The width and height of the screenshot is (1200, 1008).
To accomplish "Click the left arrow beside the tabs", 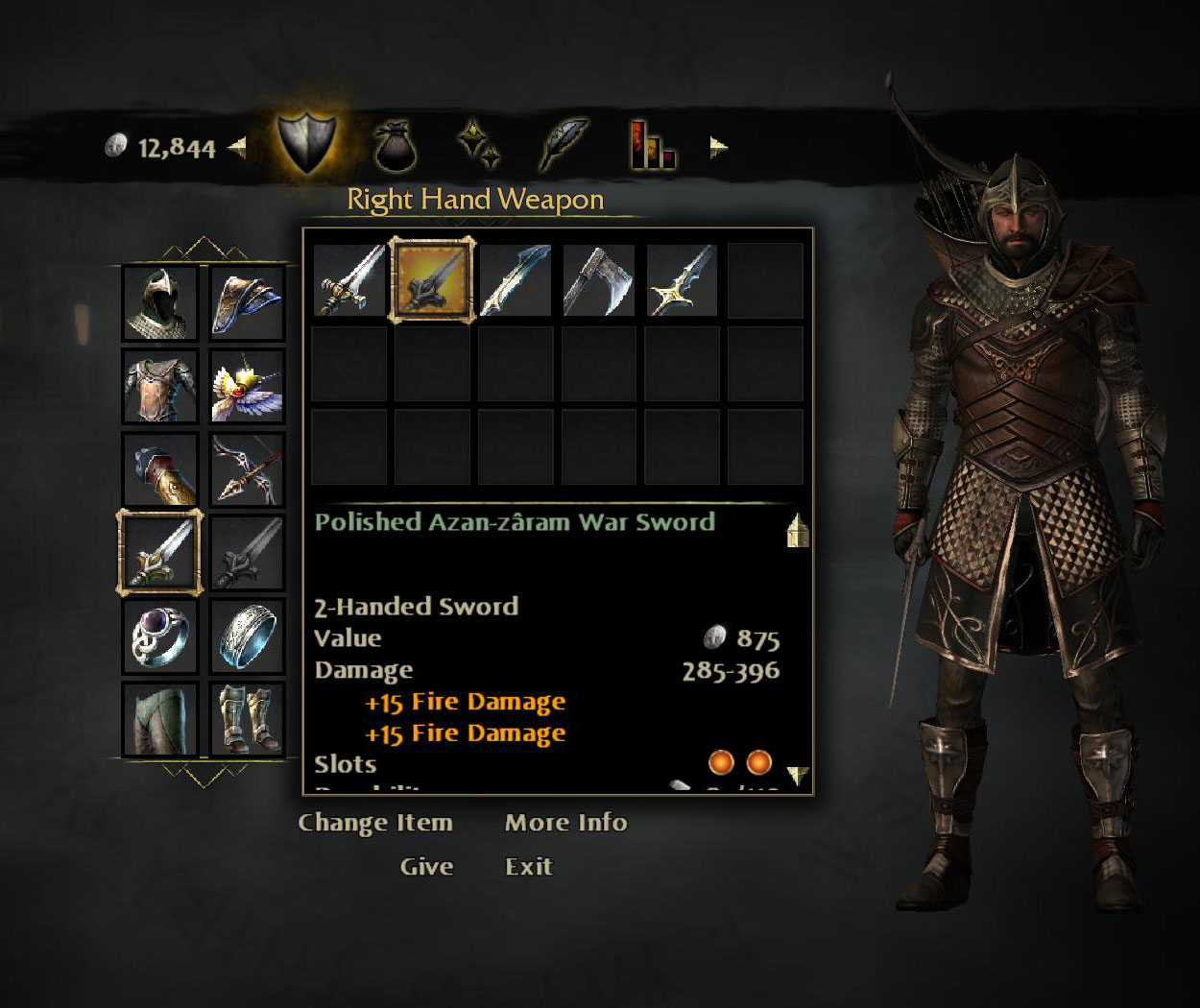I will (237, 148).
